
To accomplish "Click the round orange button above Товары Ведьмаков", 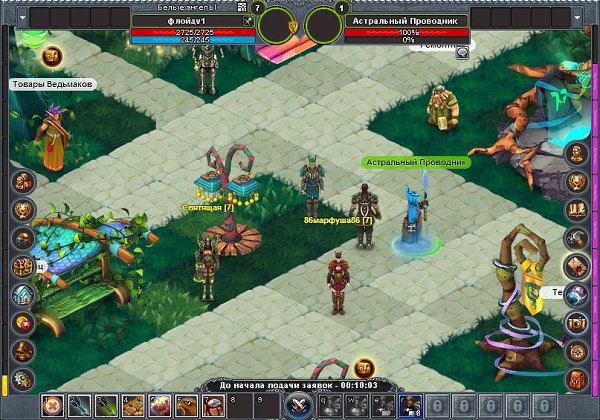I will pyautogui.click(x=54, y=57).
